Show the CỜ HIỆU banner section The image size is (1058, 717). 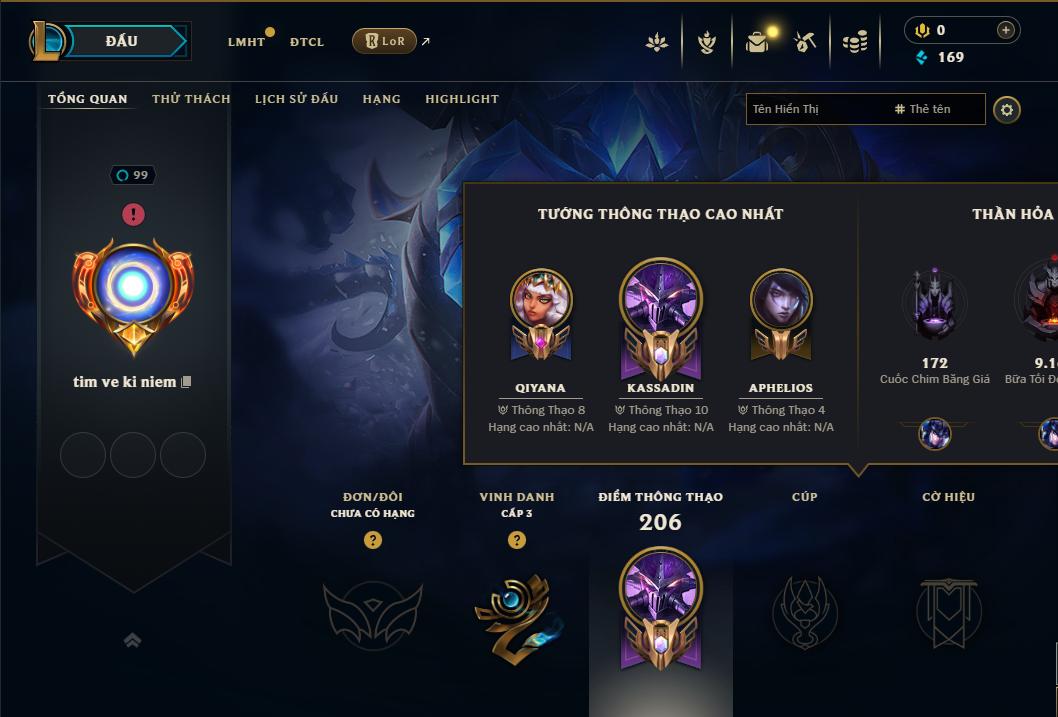(948, 612)
